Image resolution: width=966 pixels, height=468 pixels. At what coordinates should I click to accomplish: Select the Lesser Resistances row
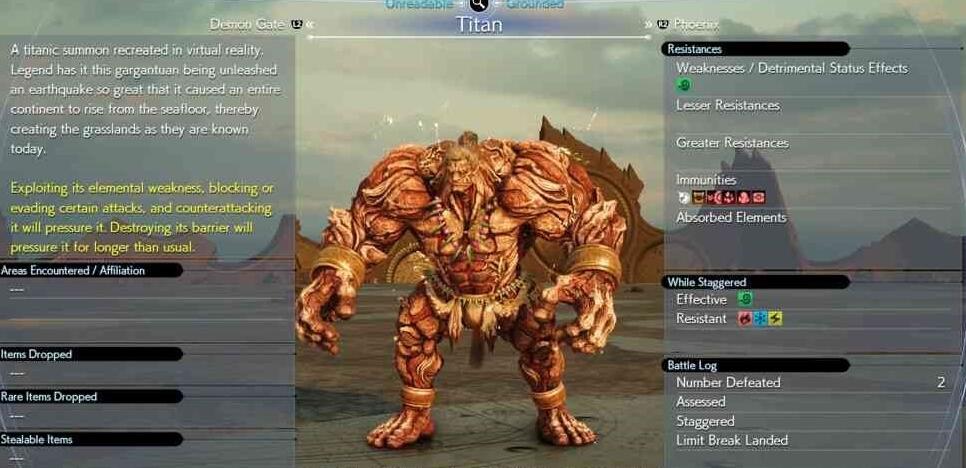727,105
